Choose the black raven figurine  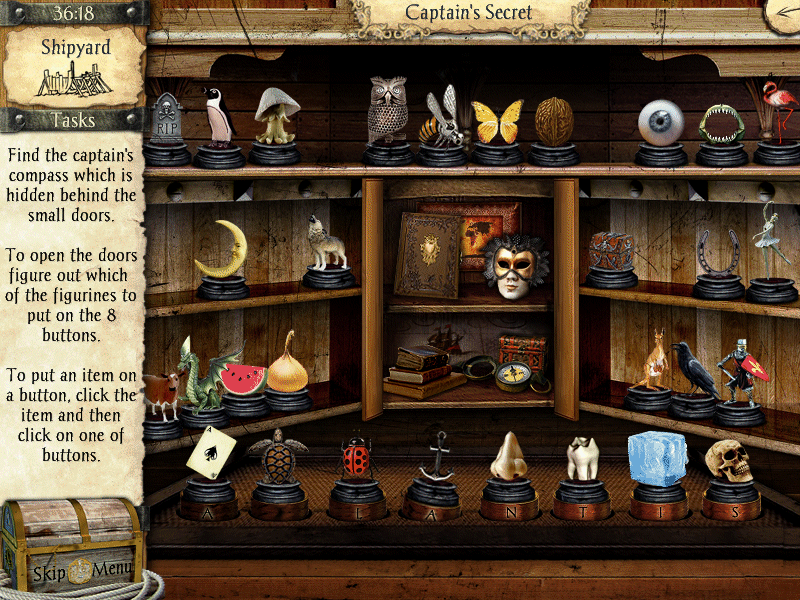pyautogui.click(x=692, y=368)
